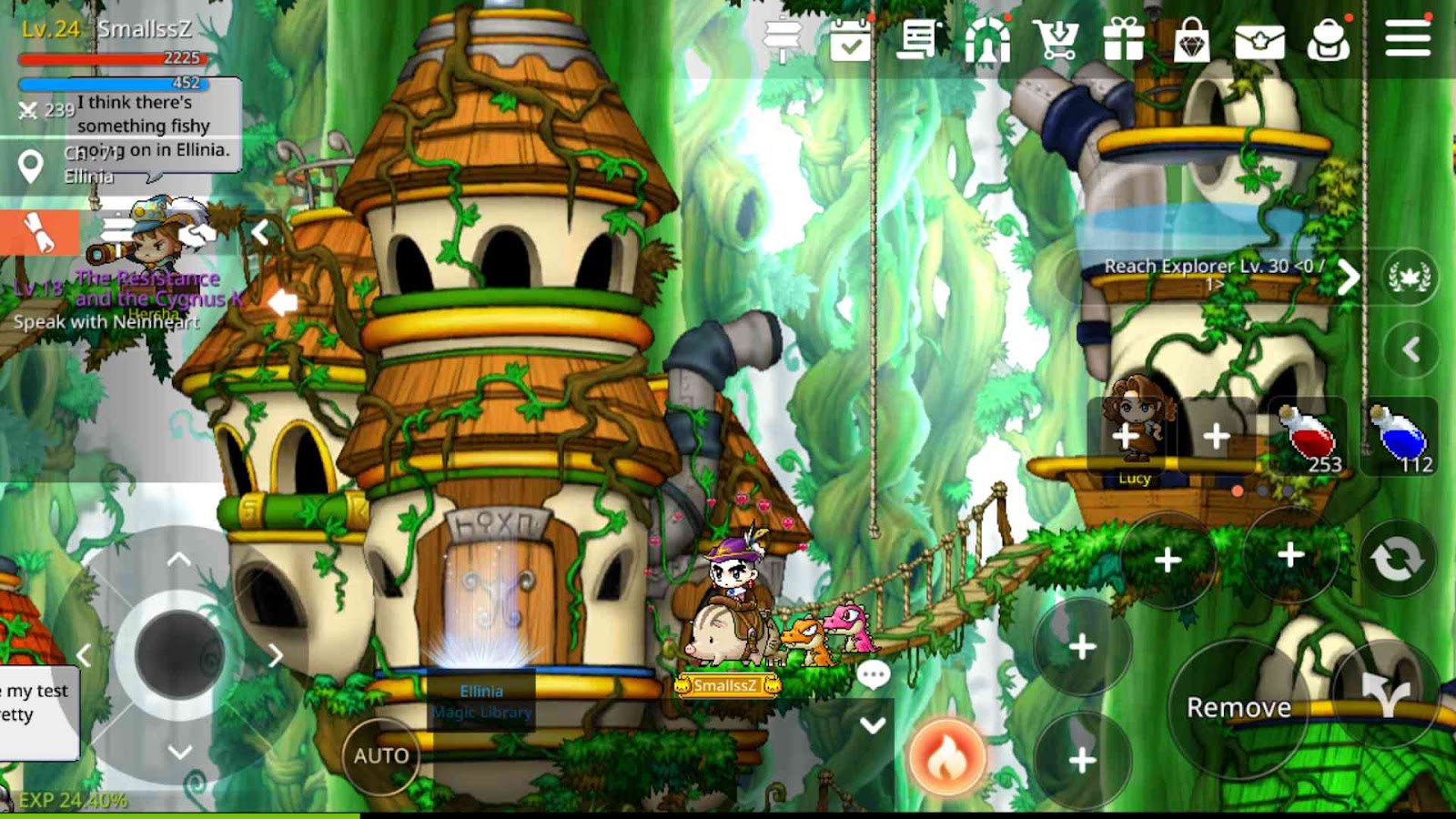This screenshot has height=819, width=1456.
Task: Open the signpost icon in top bar
Action: (782, 41)
